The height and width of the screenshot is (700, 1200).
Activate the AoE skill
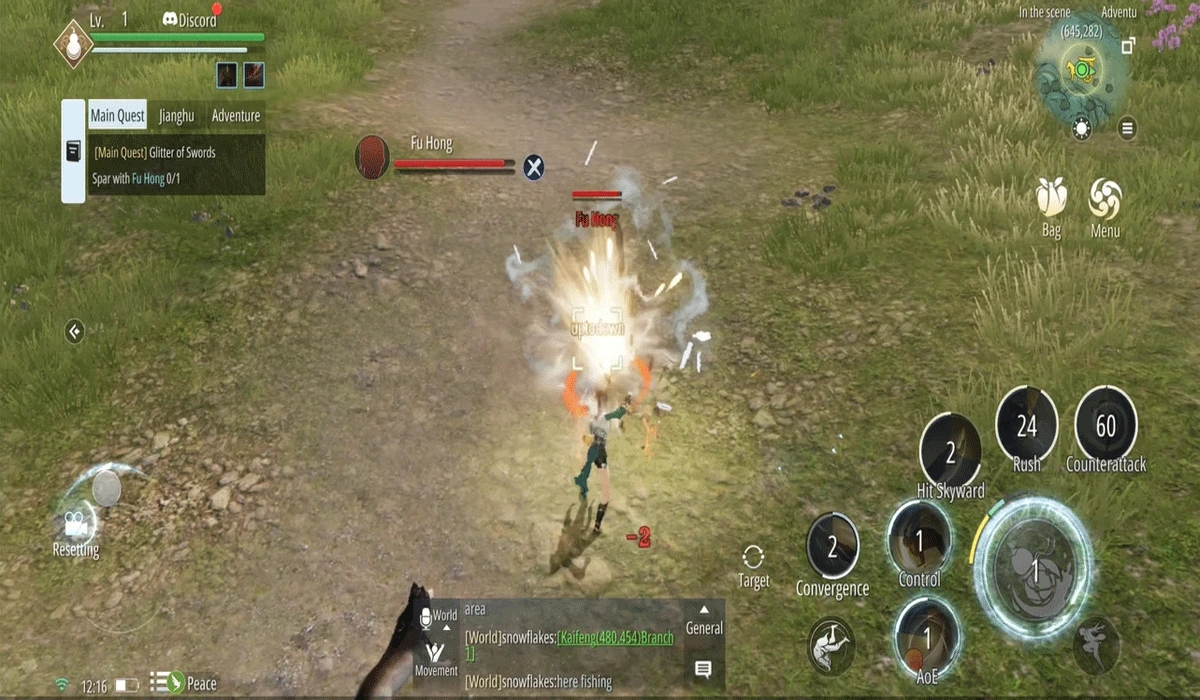point(927,635)
